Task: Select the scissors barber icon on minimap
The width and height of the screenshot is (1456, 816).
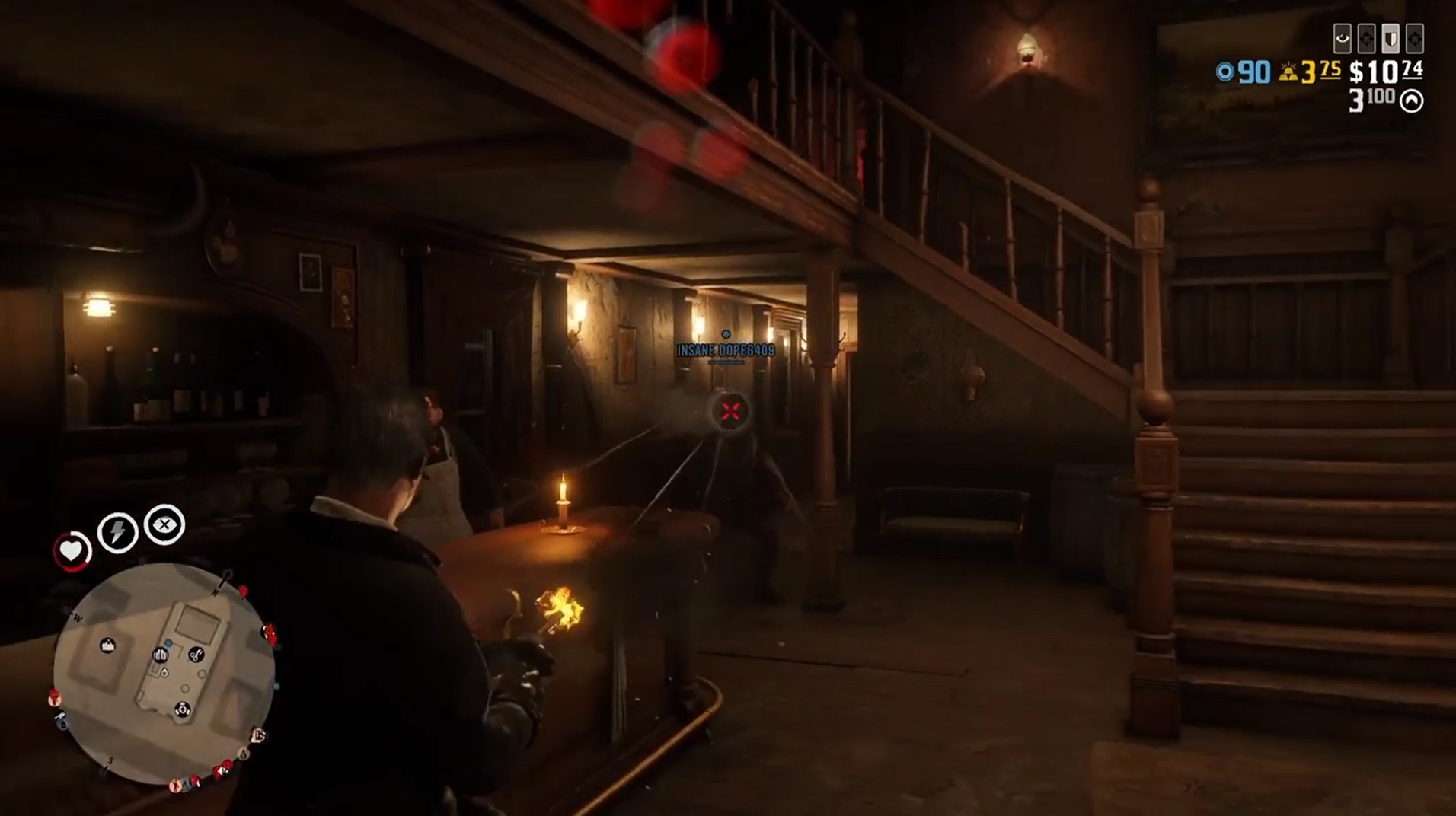Action: [x=196, y=655]
